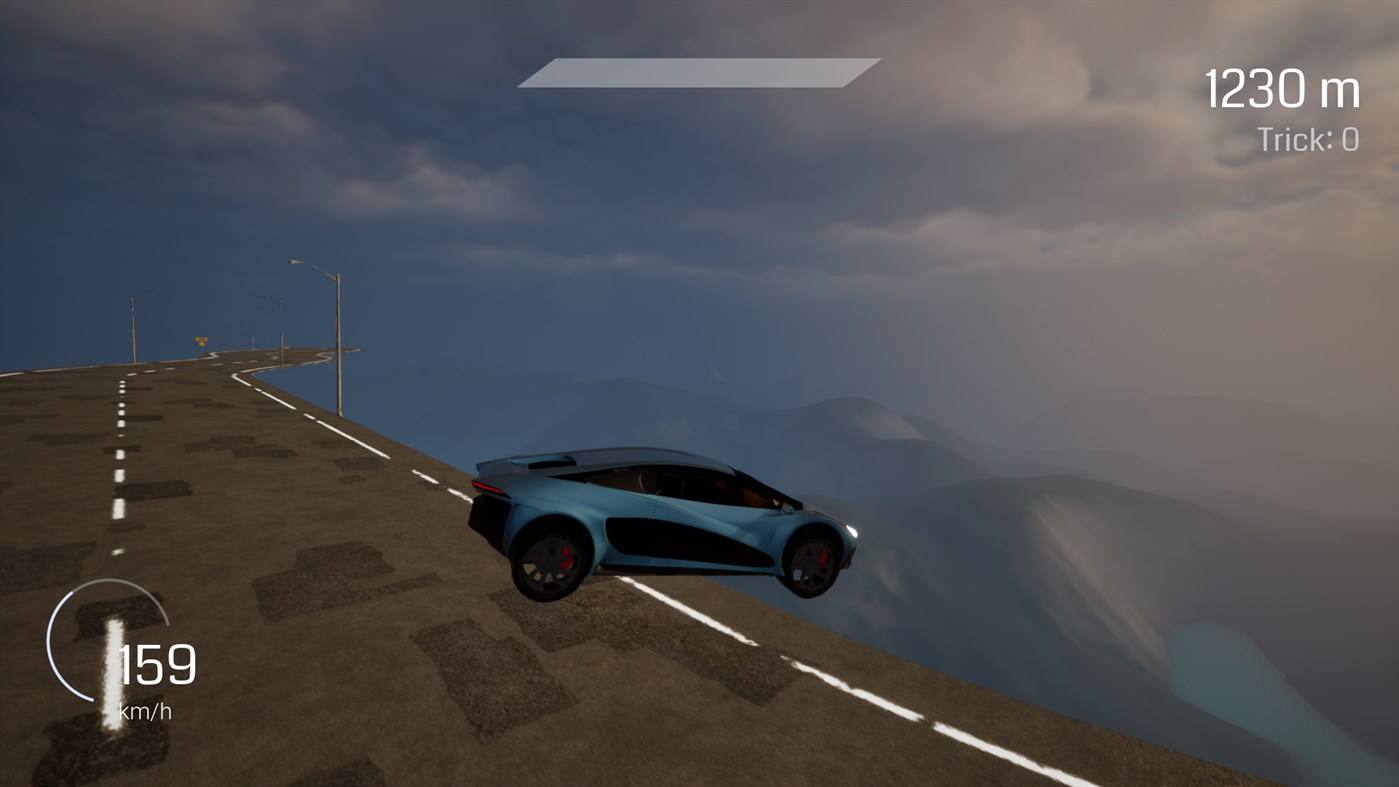Click the white progress bar at the top

coord(698,71)
